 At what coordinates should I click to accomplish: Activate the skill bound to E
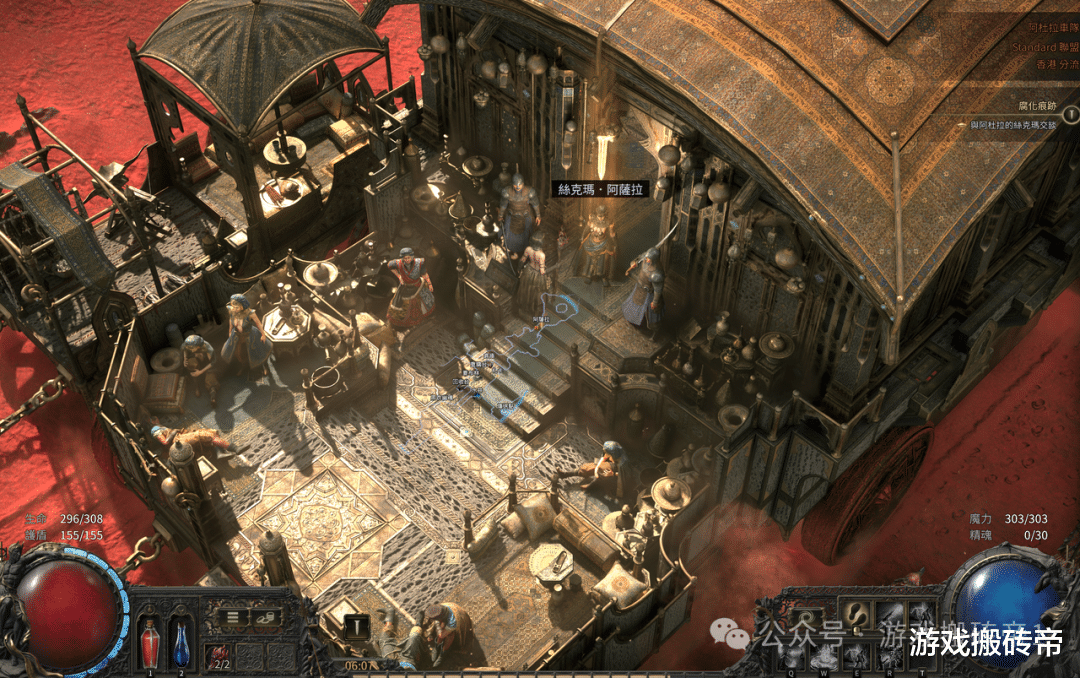point(857,653)
